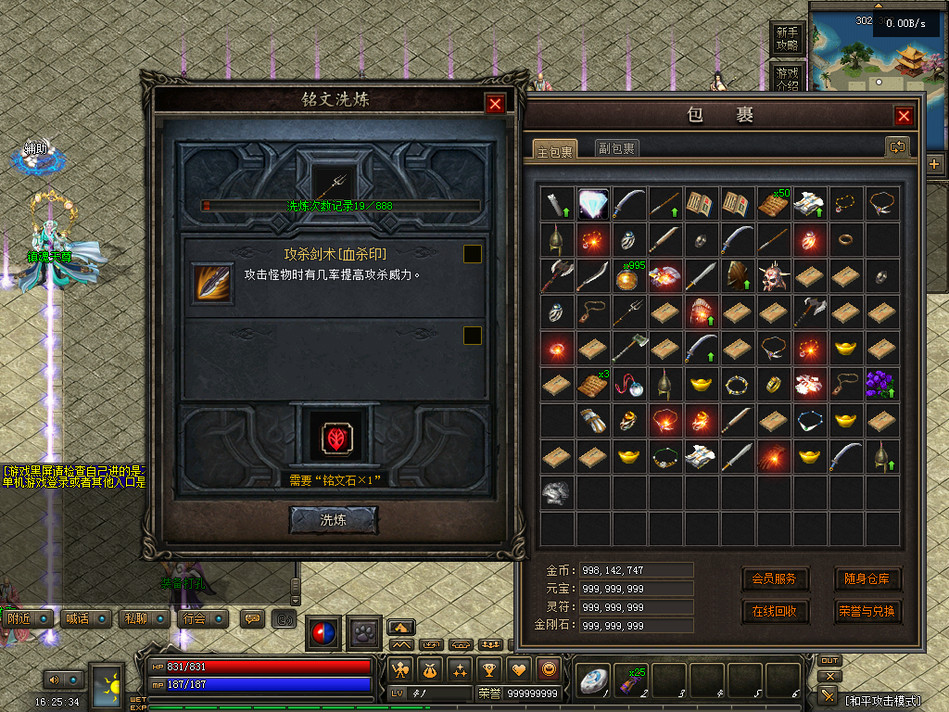
Task: Open the 新手攻略 beginner guide
Action: [x=787, y=39]
